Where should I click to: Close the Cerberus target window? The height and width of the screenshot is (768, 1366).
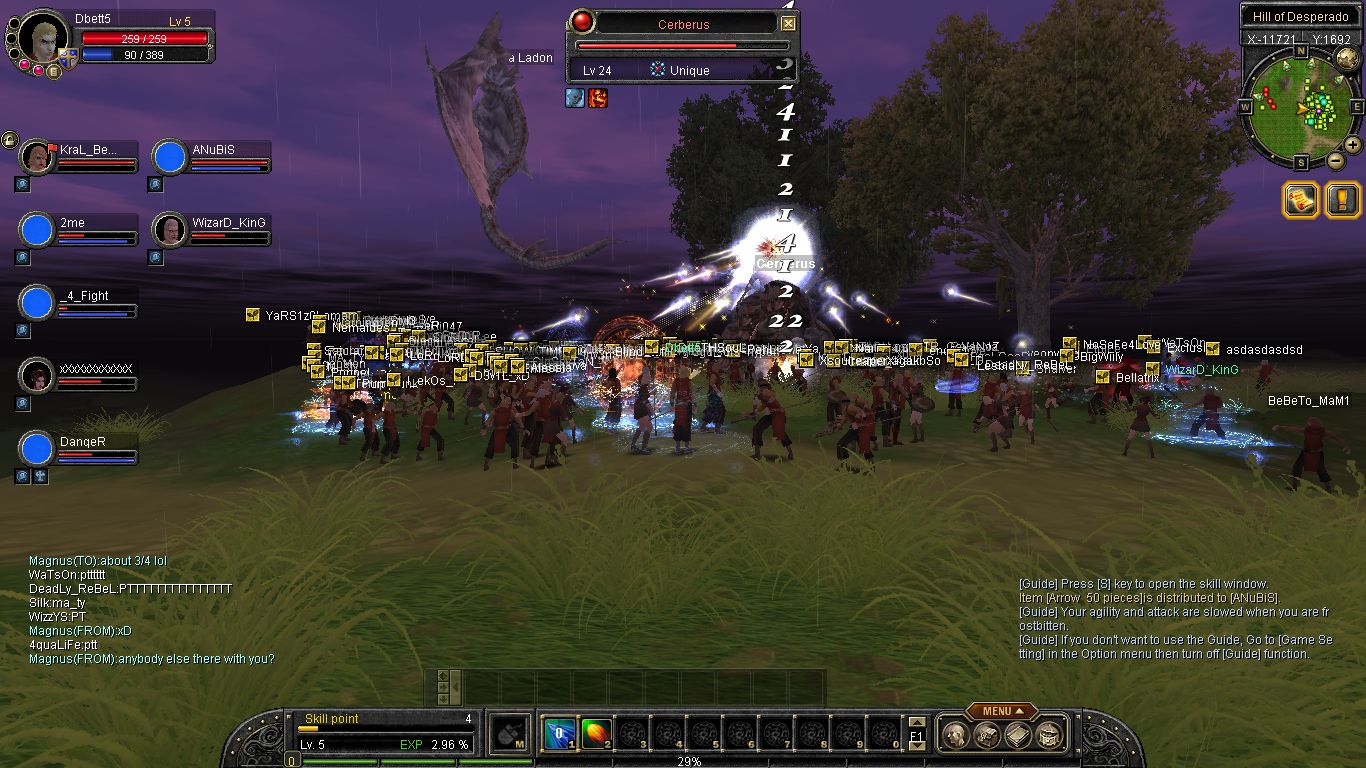[x=788, y=24]
